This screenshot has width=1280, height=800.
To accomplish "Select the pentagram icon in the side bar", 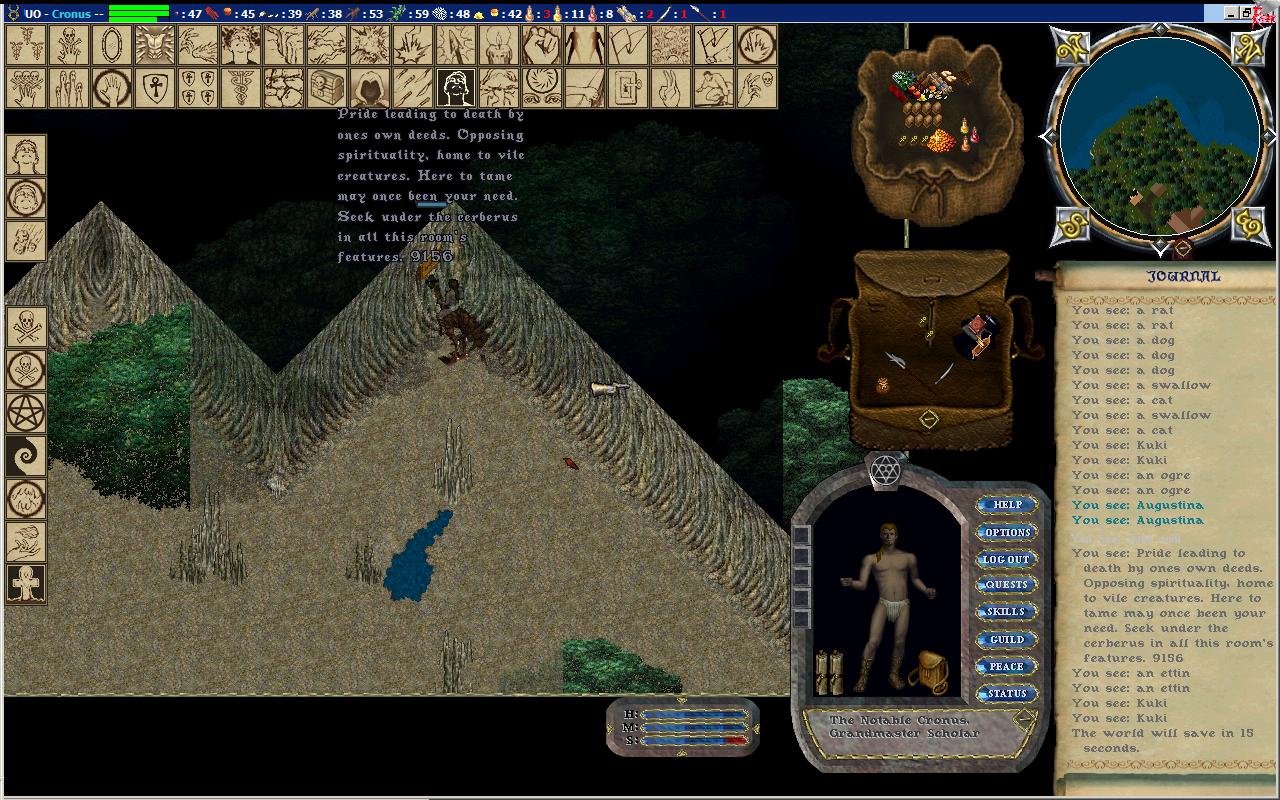I will (26, 412).
